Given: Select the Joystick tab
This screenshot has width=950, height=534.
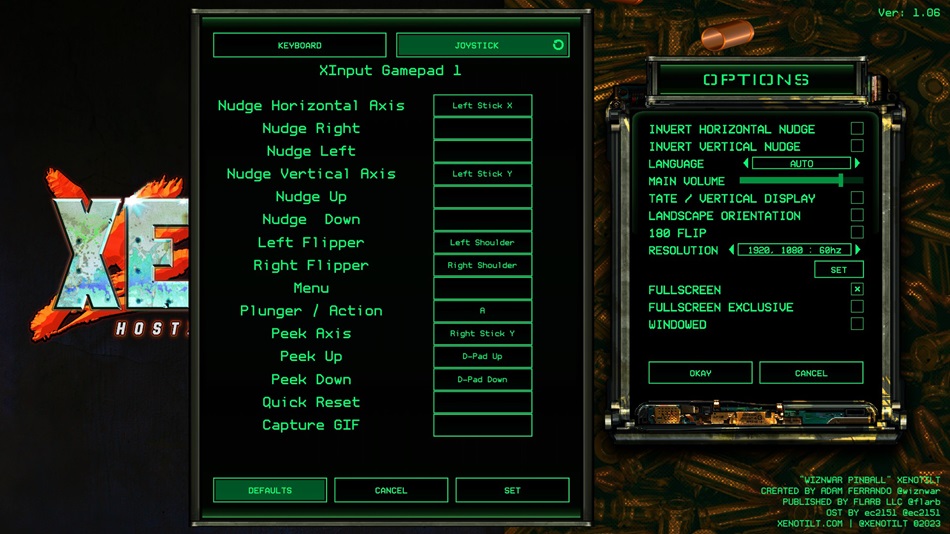Looking at the screenshot, I should 476,45.
